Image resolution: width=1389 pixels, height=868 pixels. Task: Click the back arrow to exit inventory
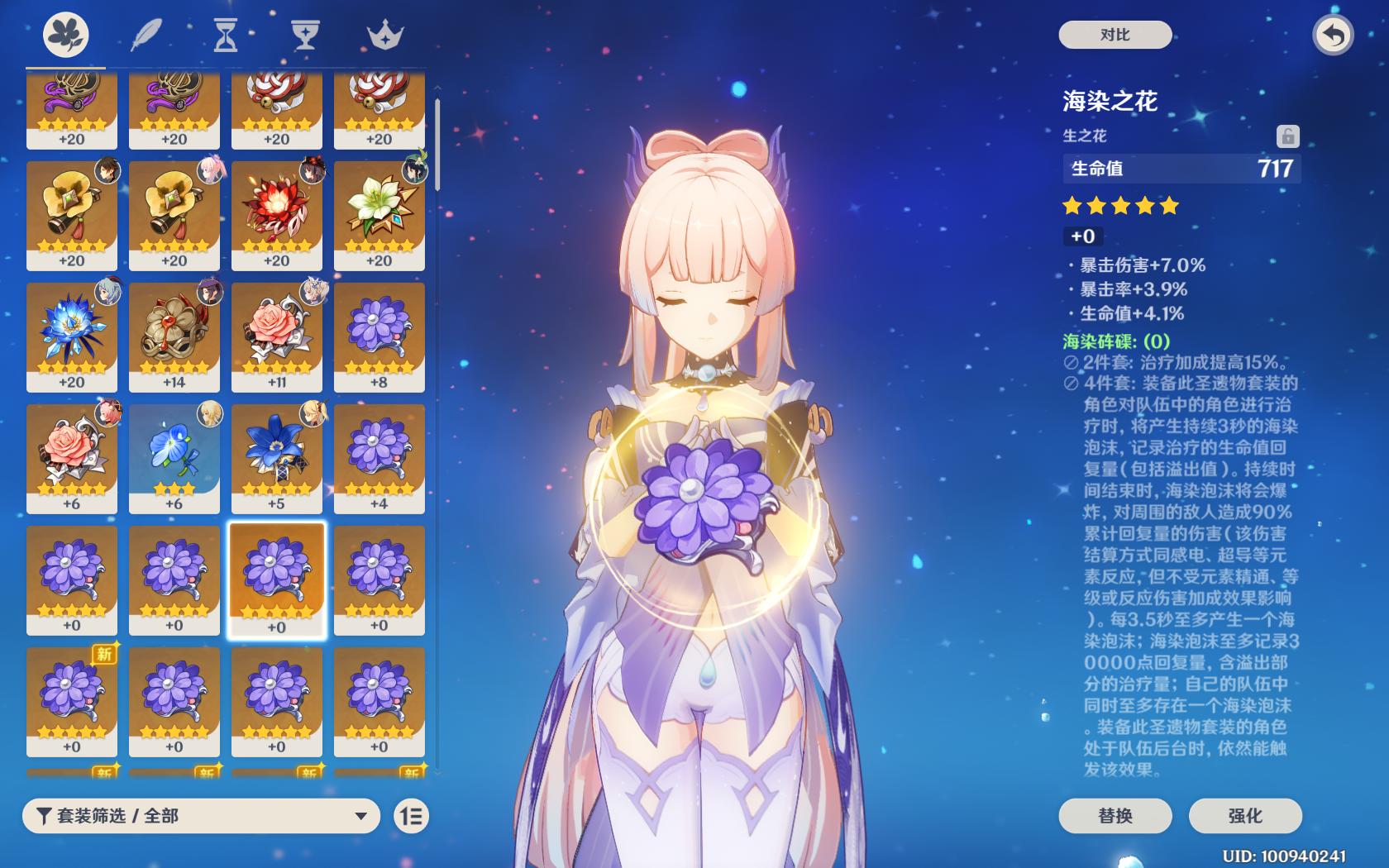[1332, 36]
